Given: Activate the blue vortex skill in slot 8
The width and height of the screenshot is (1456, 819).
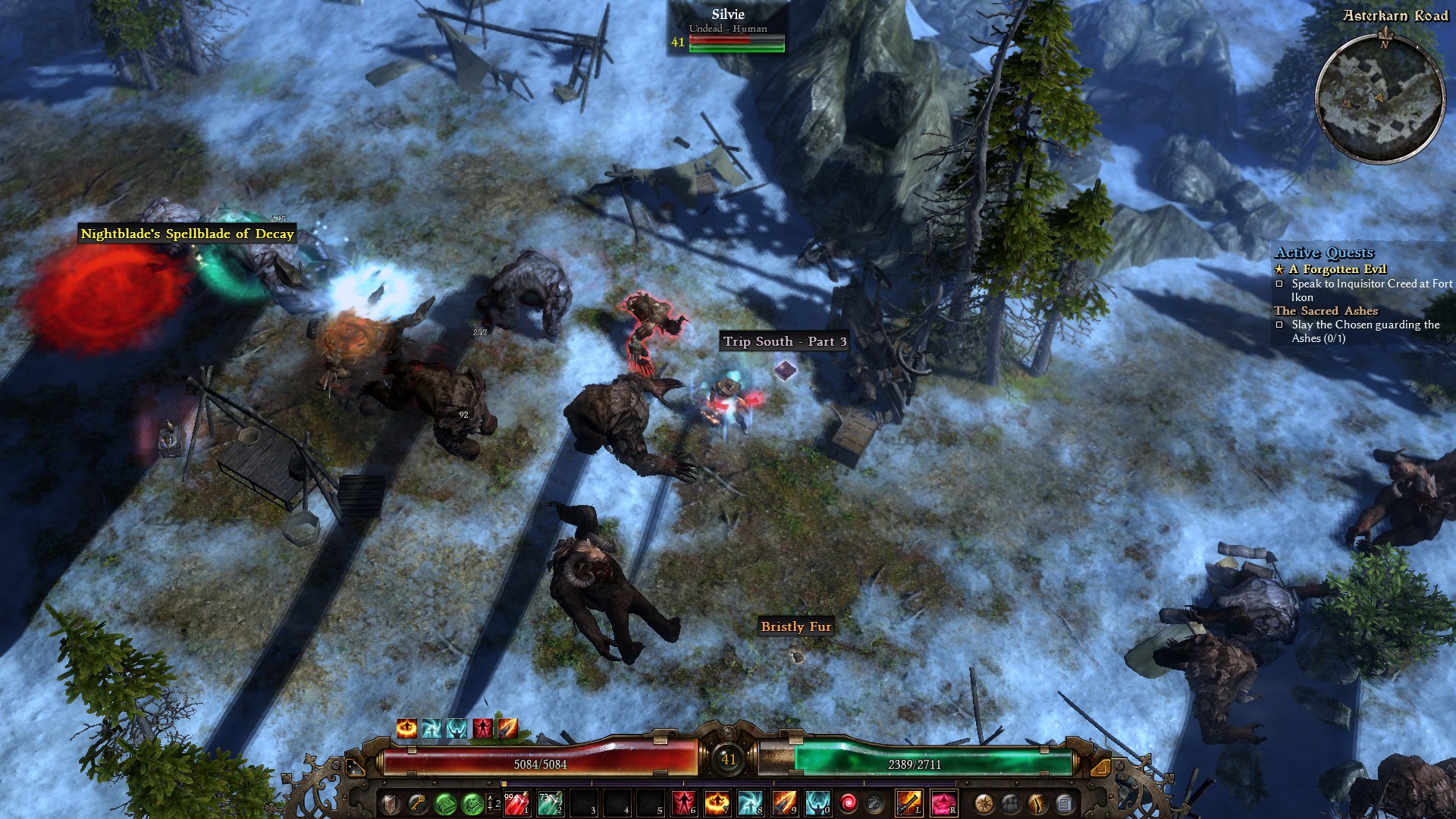Looking at the screenshot, I should pos(750,802).
